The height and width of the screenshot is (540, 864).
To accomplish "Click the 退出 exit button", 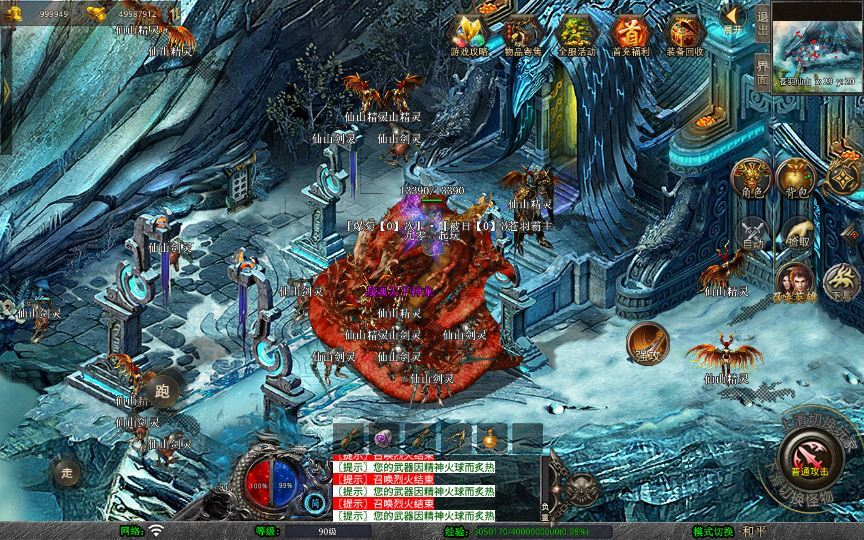I will click(763, 20).
